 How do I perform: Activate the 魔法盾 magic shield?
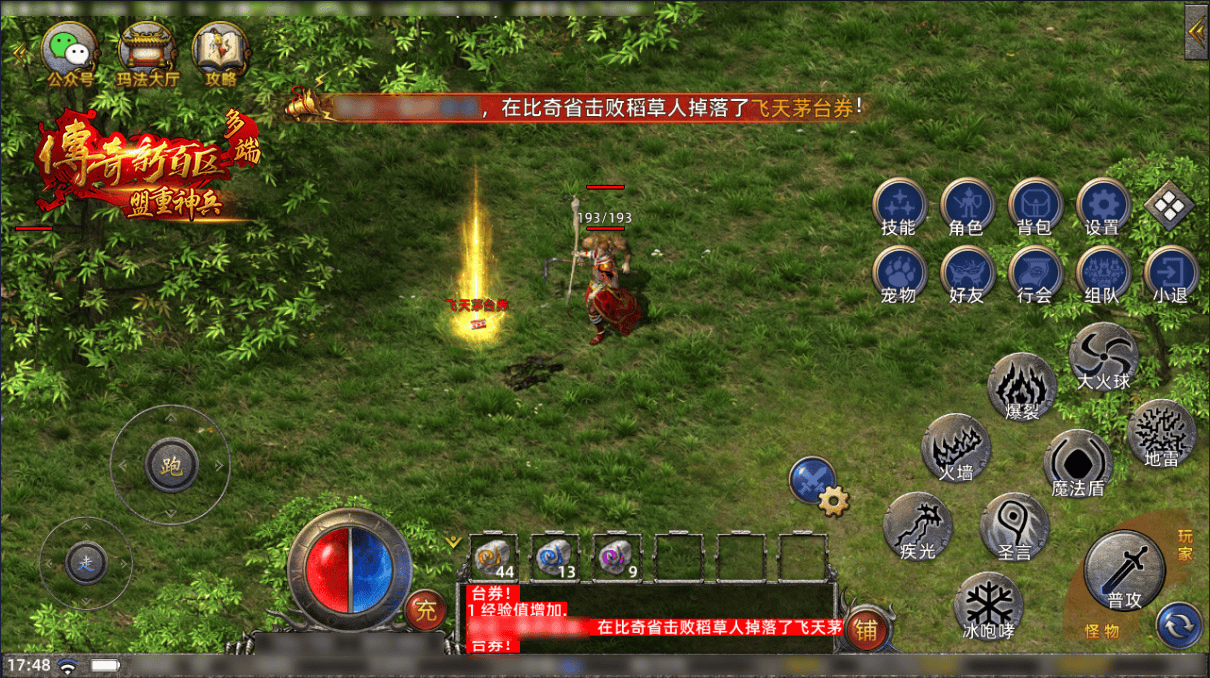1077,464
